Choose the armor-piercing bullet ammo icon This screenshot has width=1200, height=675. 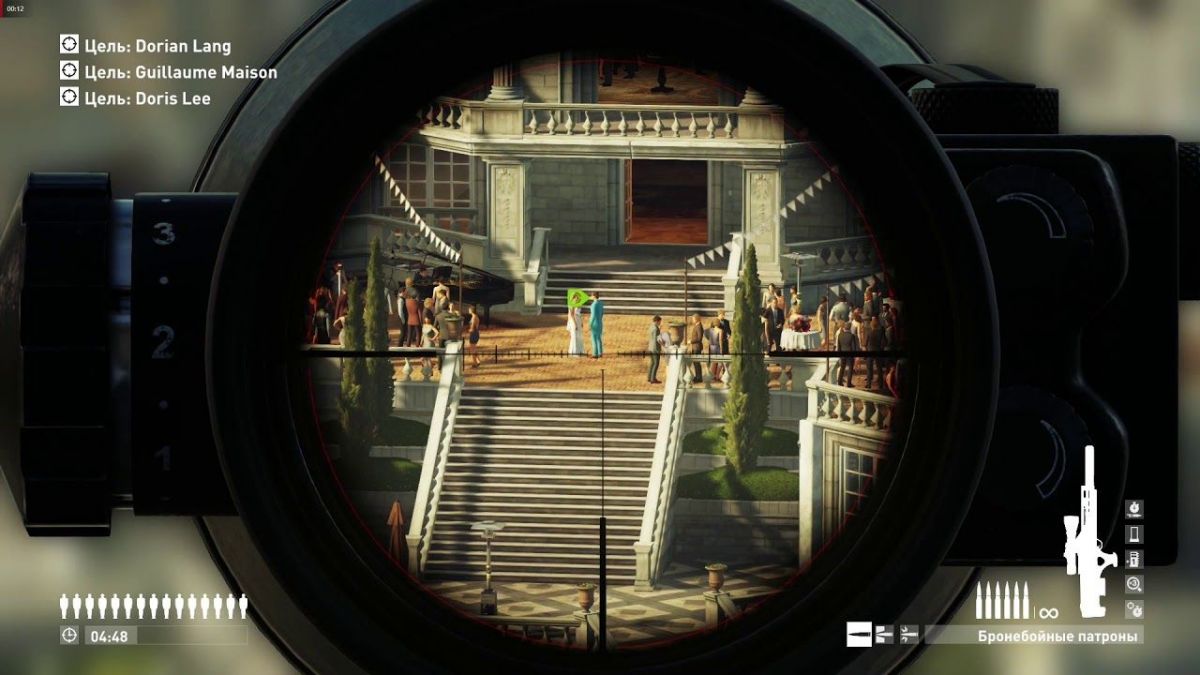(x=859, y=633)
